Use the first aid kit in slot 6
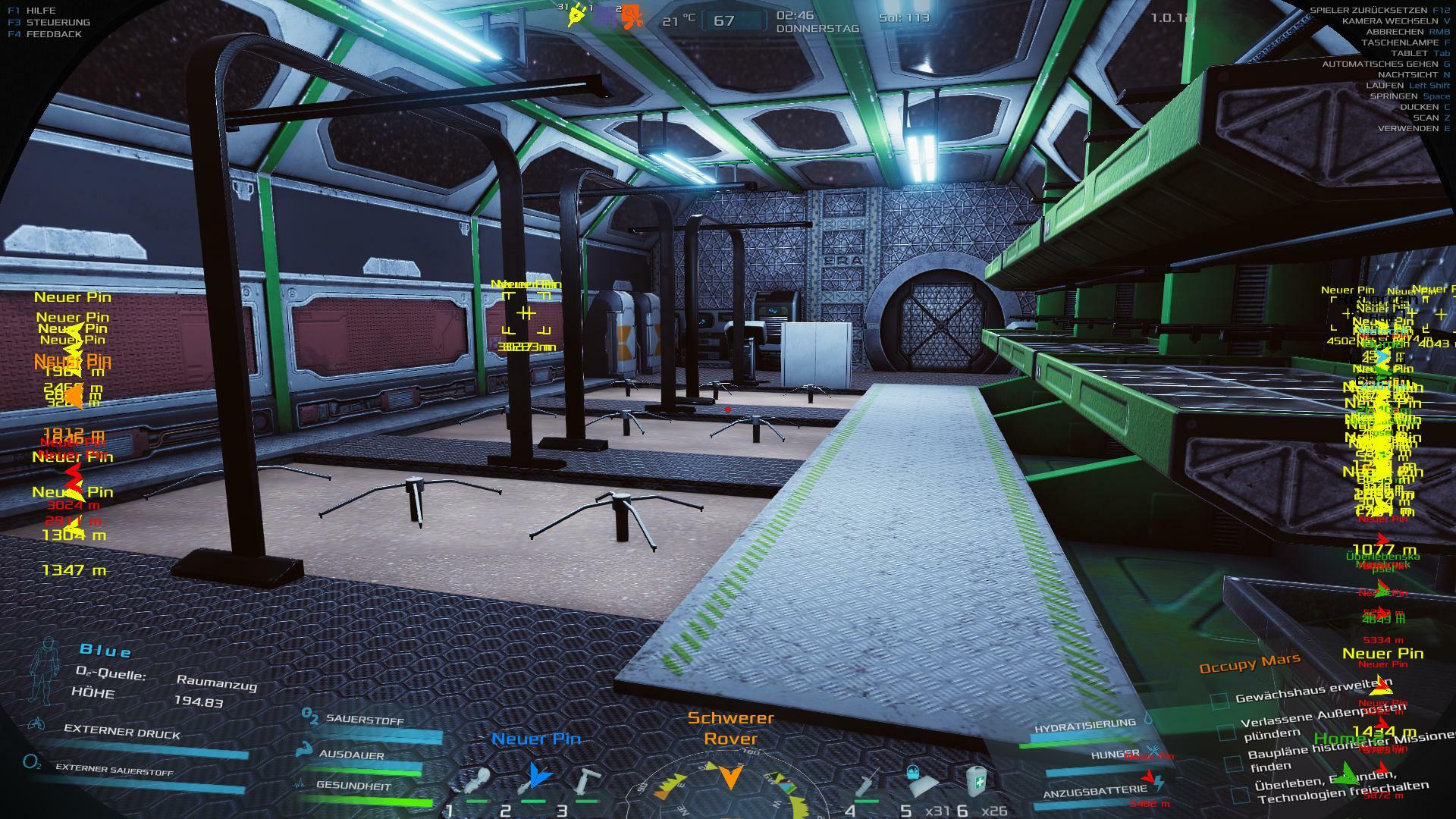 tap(977, 780)
